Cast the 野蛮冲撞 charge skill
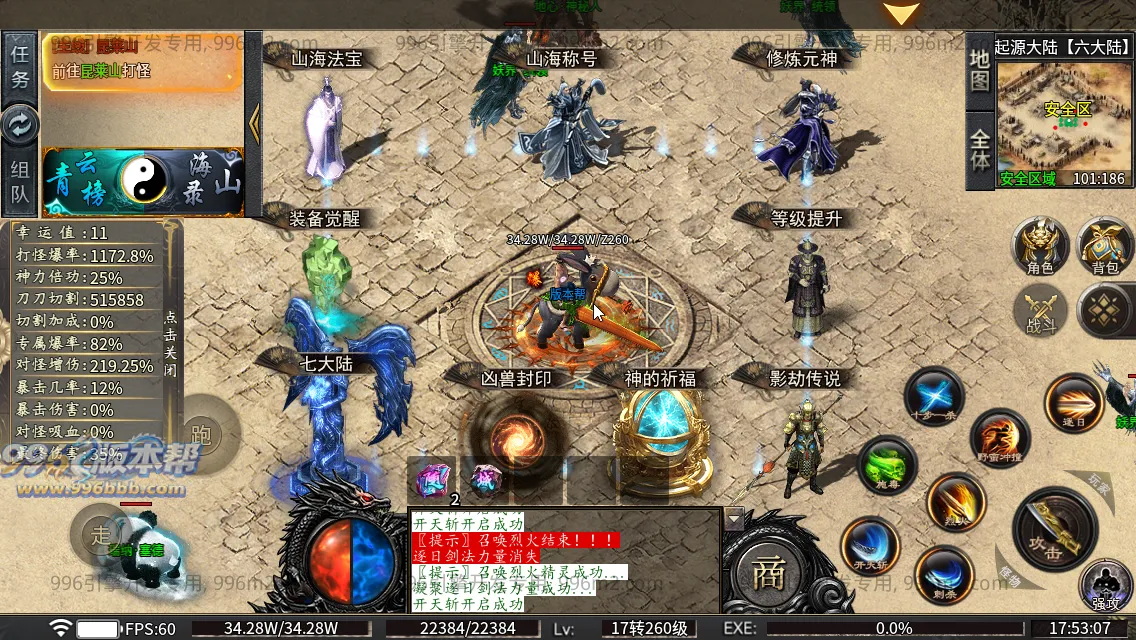Screen dimensions: 1136x640 tap(1000, 438)
